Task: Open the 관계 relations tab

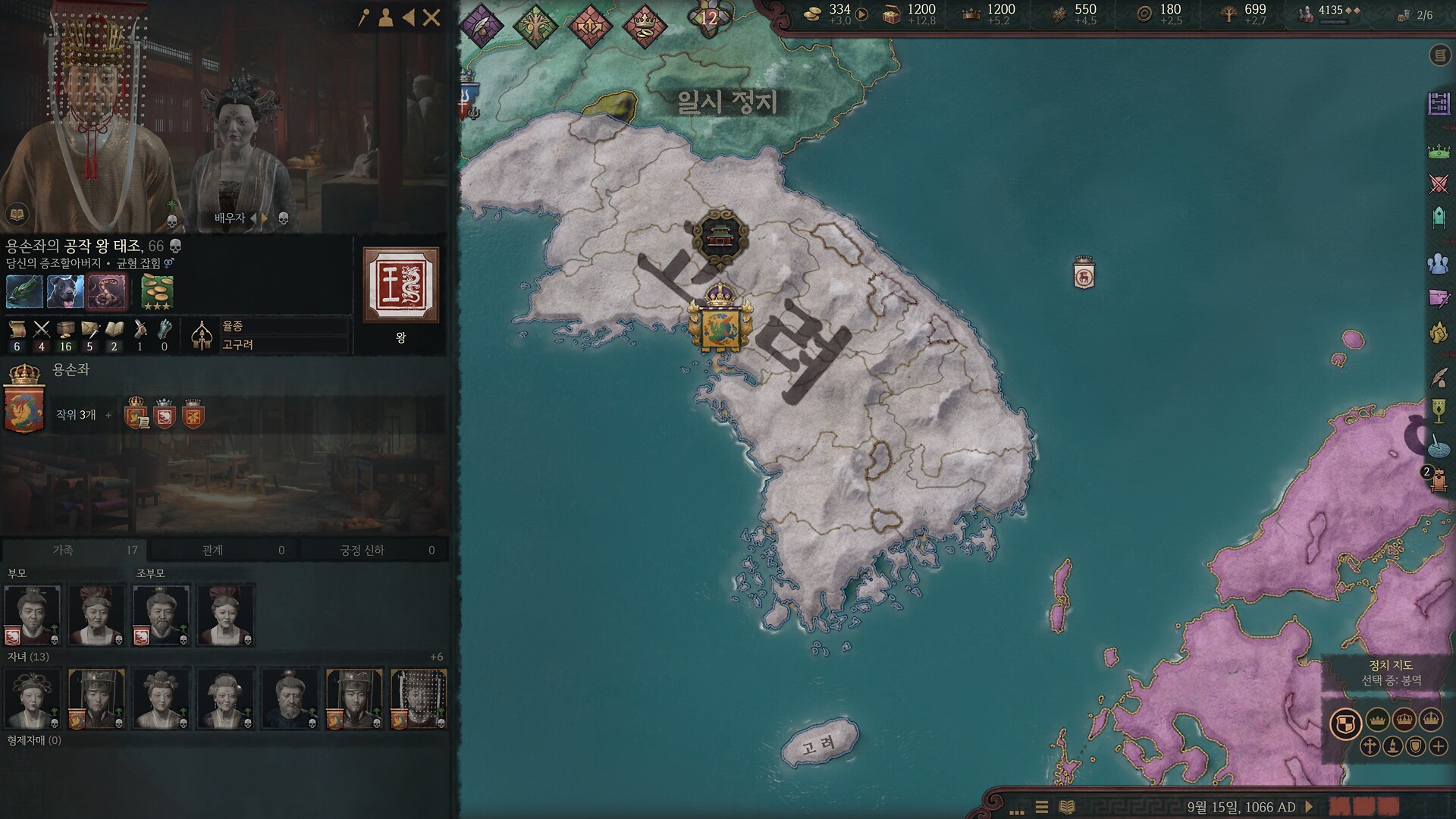Action: click(x=224, y=550)
